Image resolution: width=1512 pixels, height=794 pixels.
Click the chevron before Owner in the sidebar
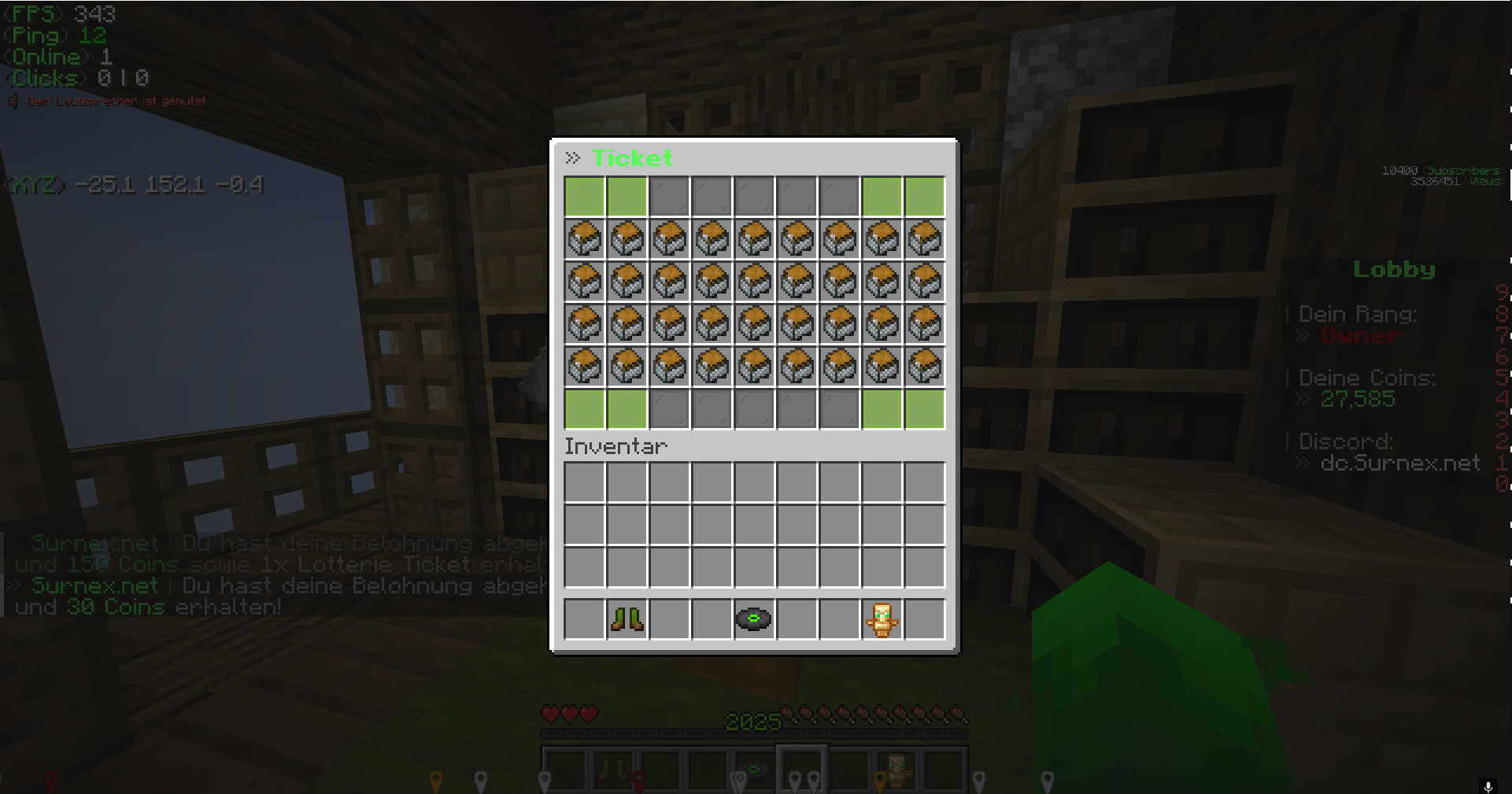[x=1302, y=335]
